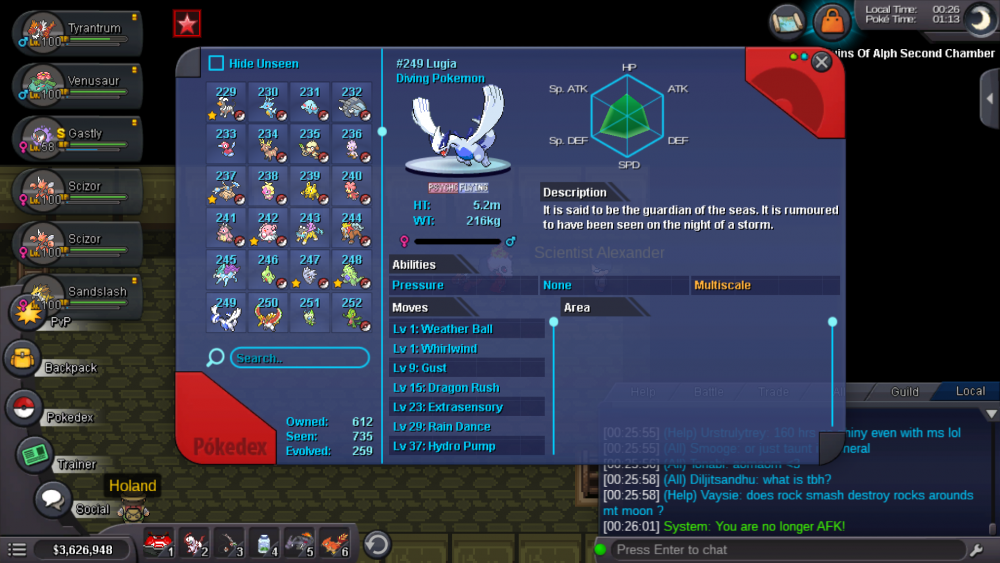Open the Social menu
This screenshot has height=563, width=1000.
[52, 499]
